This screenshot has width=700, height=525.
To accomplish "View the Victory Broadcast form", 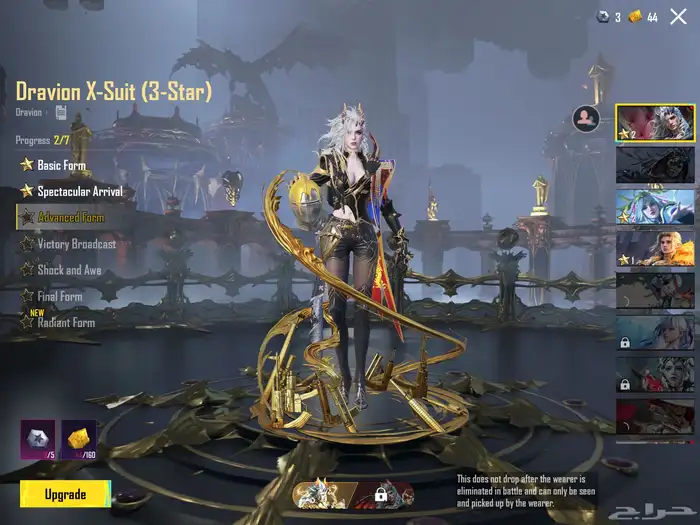I will point(76,244).
